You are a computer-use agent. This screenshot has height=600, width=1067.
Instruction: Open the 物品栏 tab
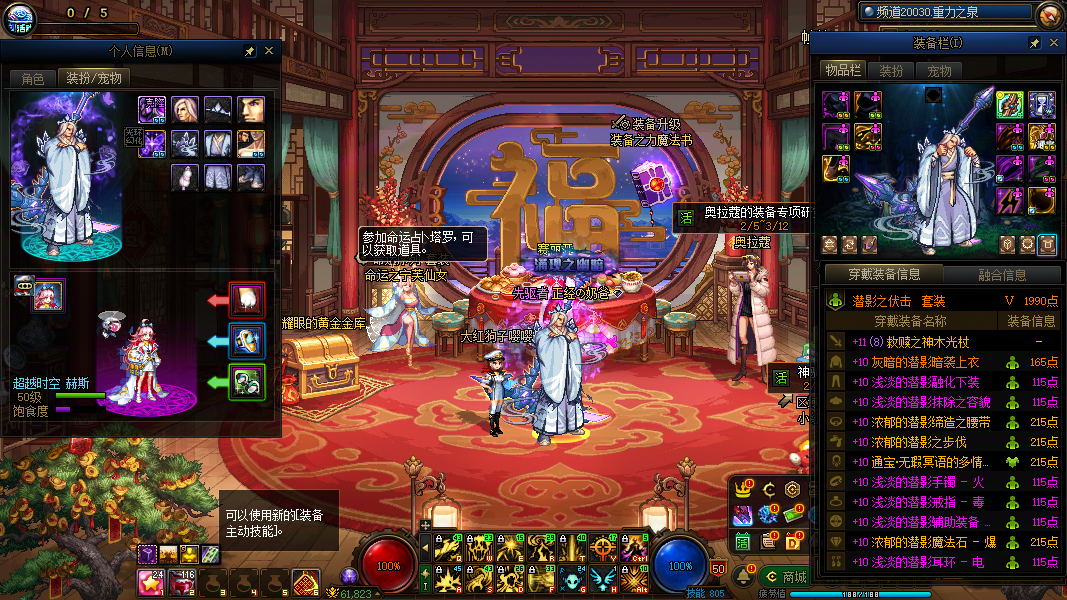[842, 70]
